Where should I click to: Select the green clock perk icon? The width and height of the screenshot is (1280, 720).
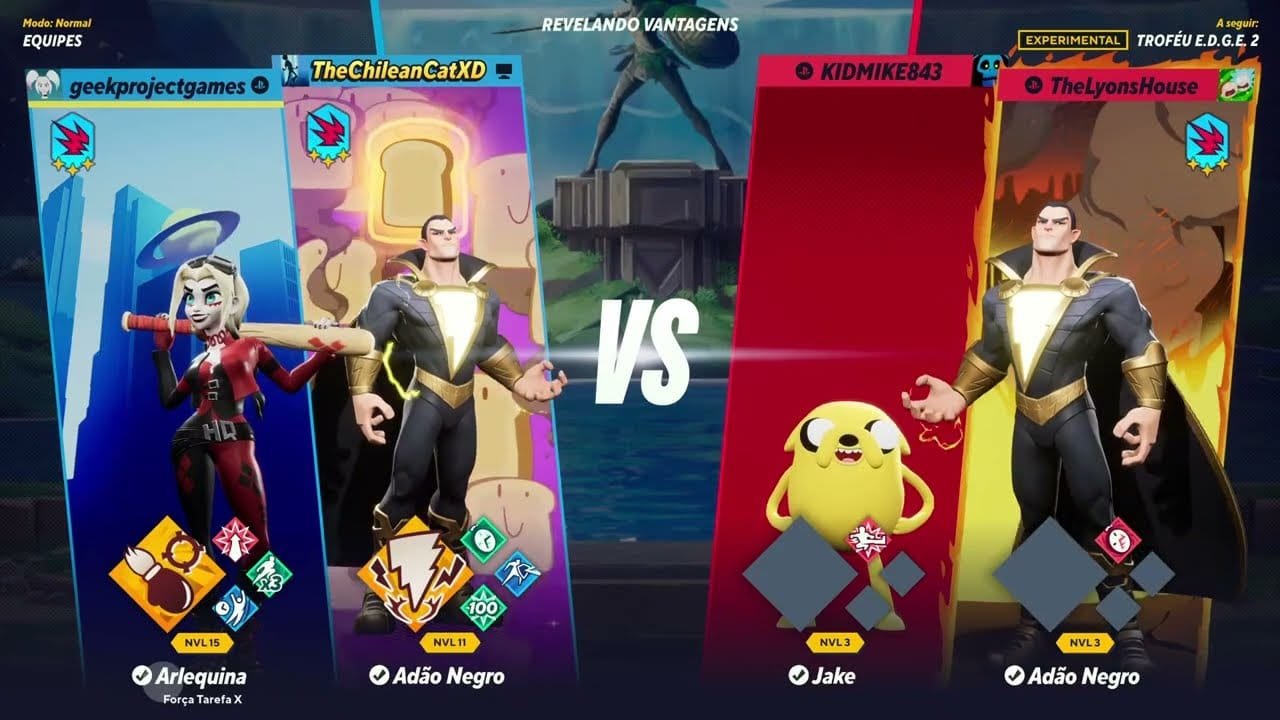coord(484,540)
